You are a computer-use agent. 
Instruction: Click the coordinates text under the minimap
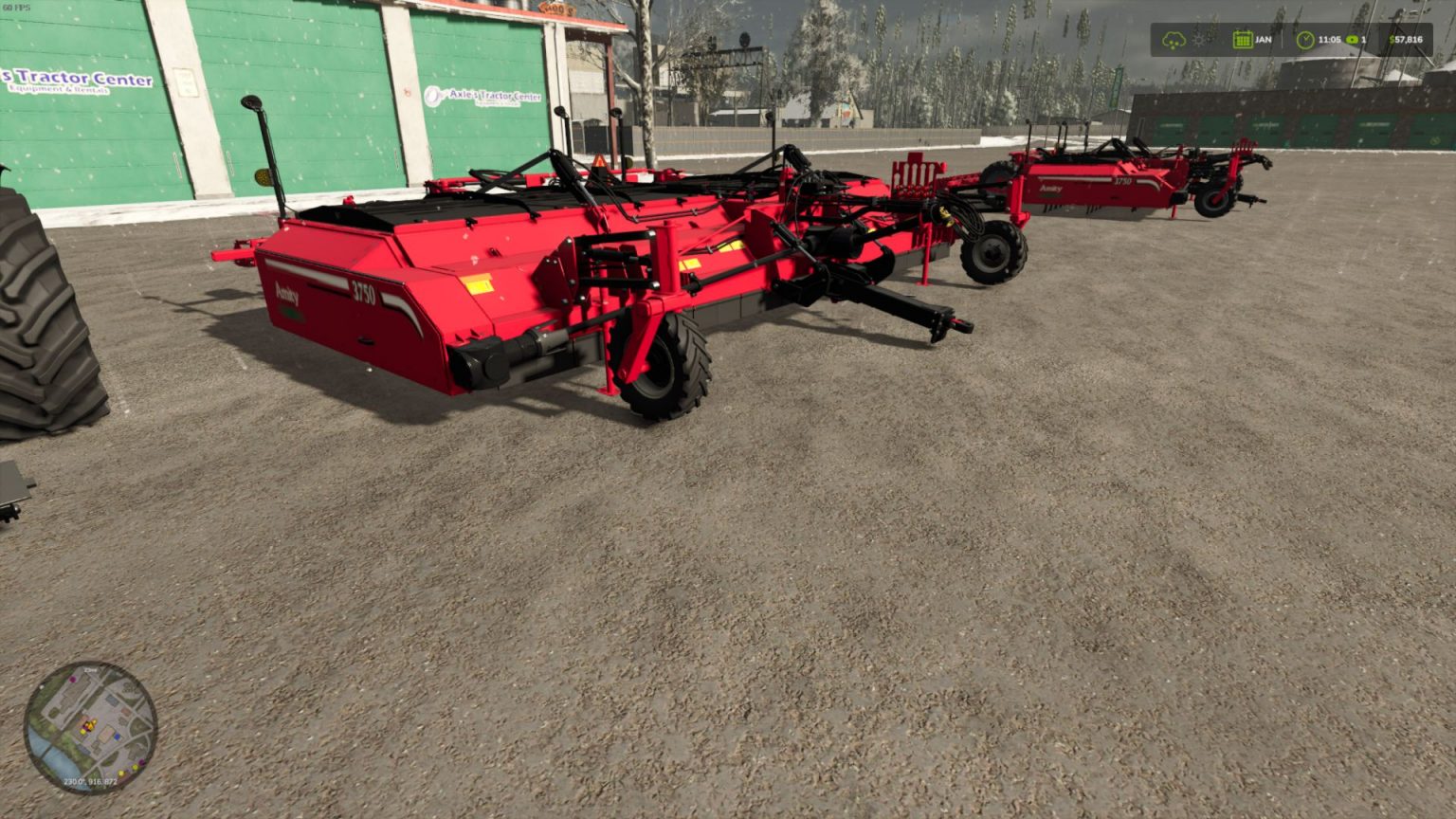coord(90,781)
